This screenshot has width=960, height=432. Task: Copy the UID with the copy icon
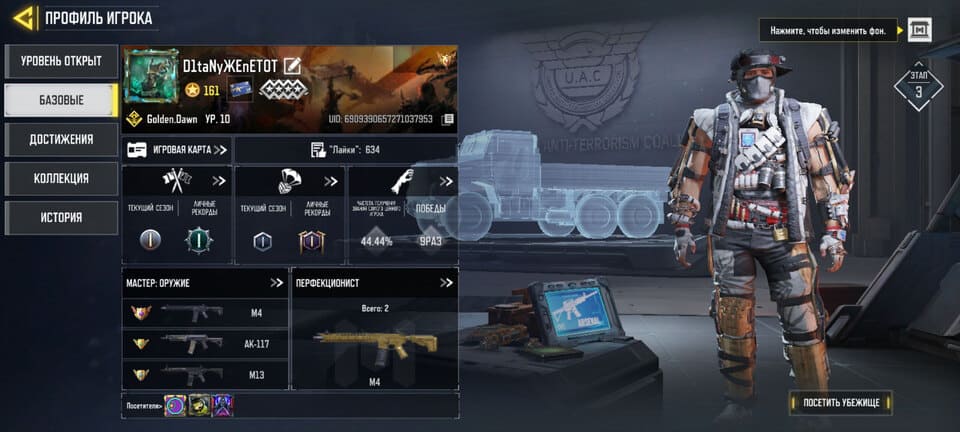[449, 119]
